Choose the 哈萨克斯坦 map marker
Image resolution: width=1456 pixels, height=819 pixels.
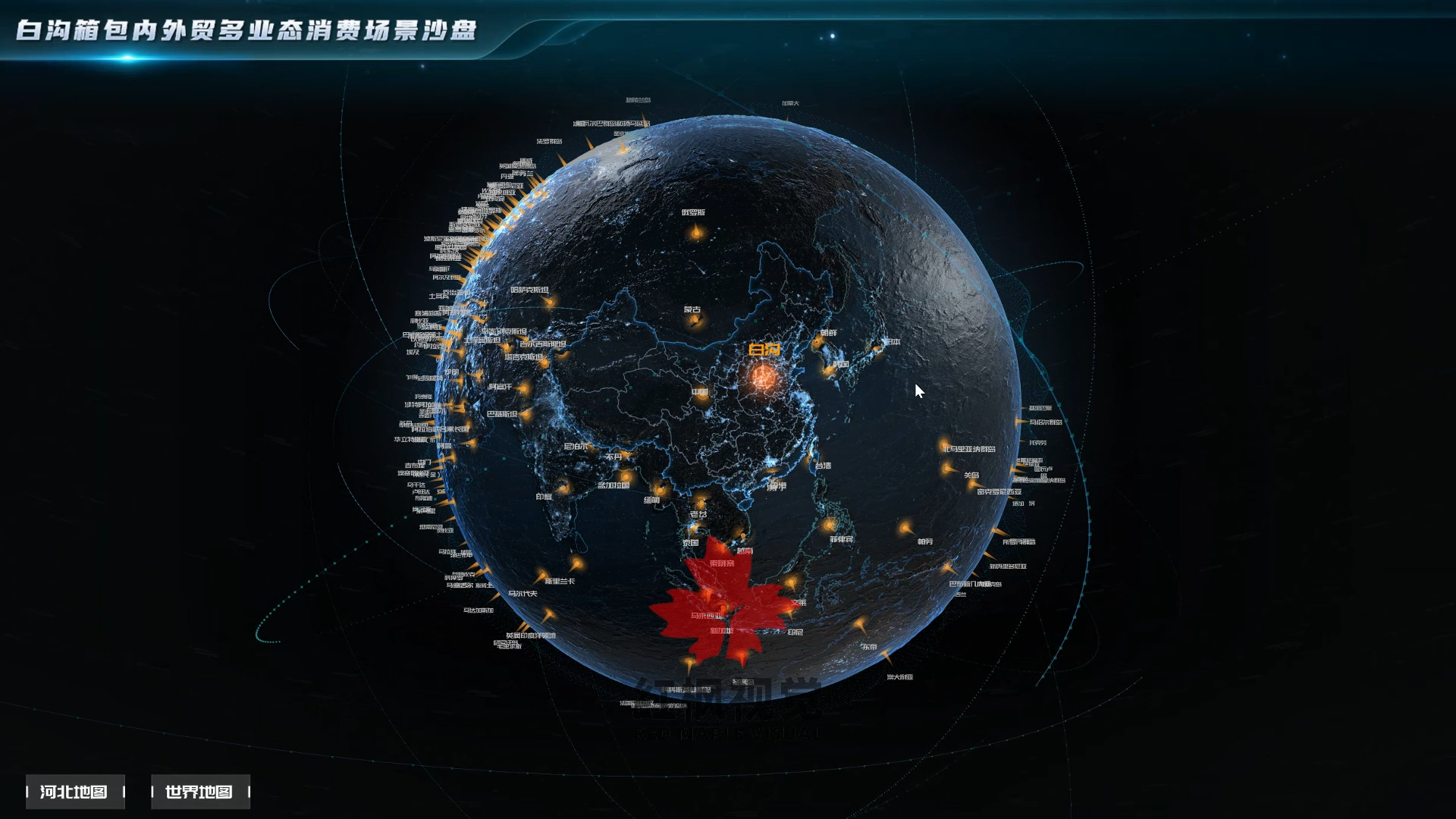coord(548,302)
